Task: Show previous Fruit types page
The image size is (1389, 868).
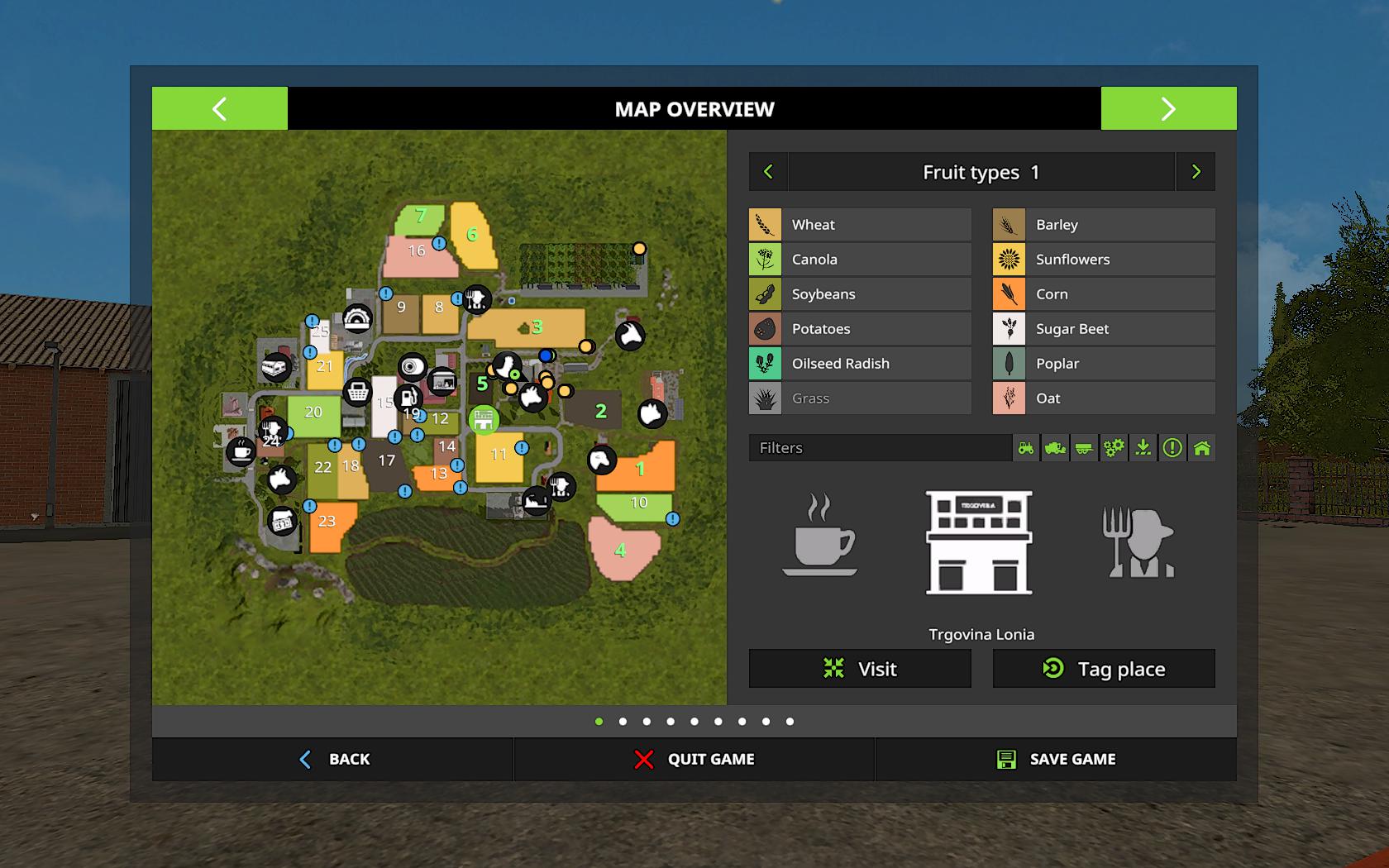Action: coord(768,172)
